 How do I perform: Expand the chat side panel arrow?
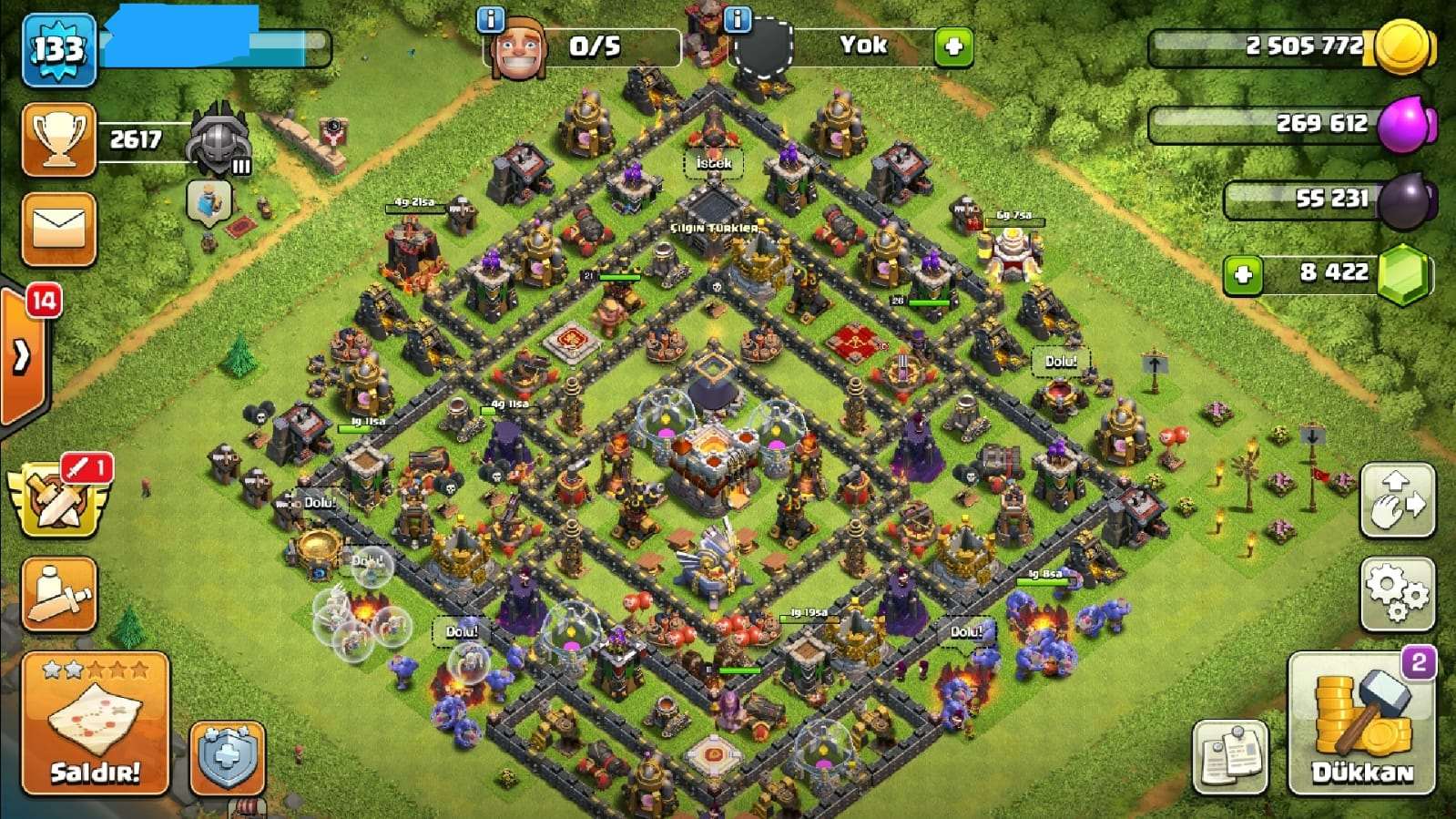[x=22, y=357]
